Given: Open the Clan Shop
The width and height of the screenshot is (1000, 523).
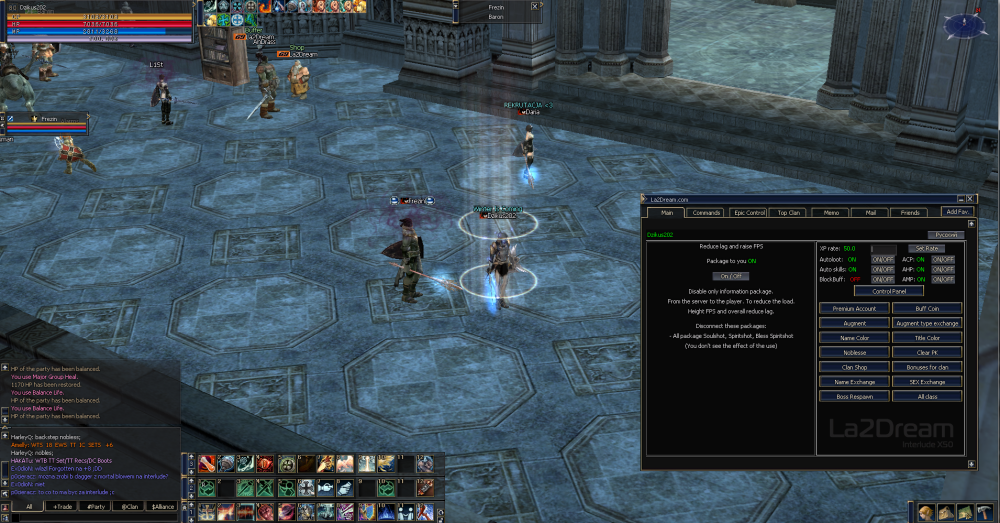Looking at the screenshot, I should [854, 367].
